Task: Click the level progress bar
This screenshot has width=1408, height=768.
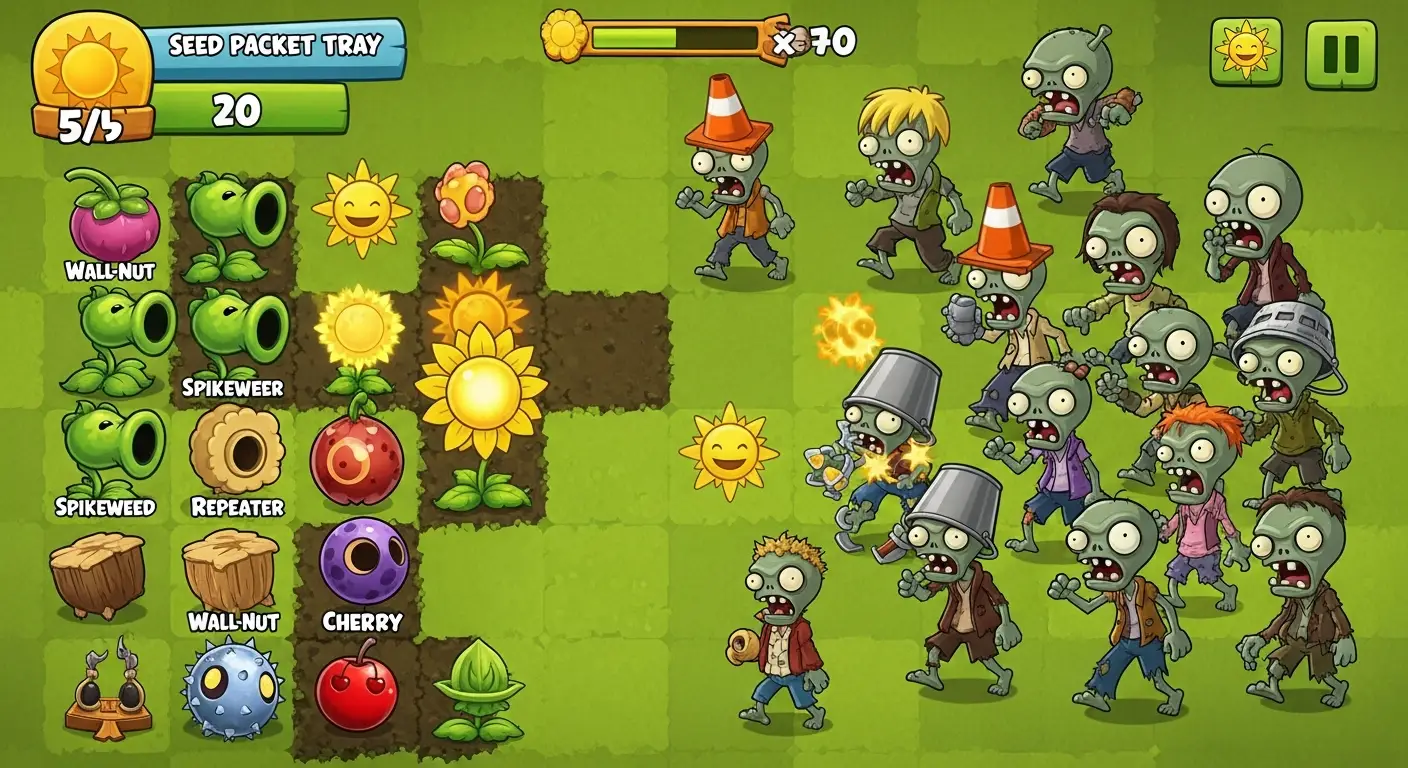Action: [675, 37]
